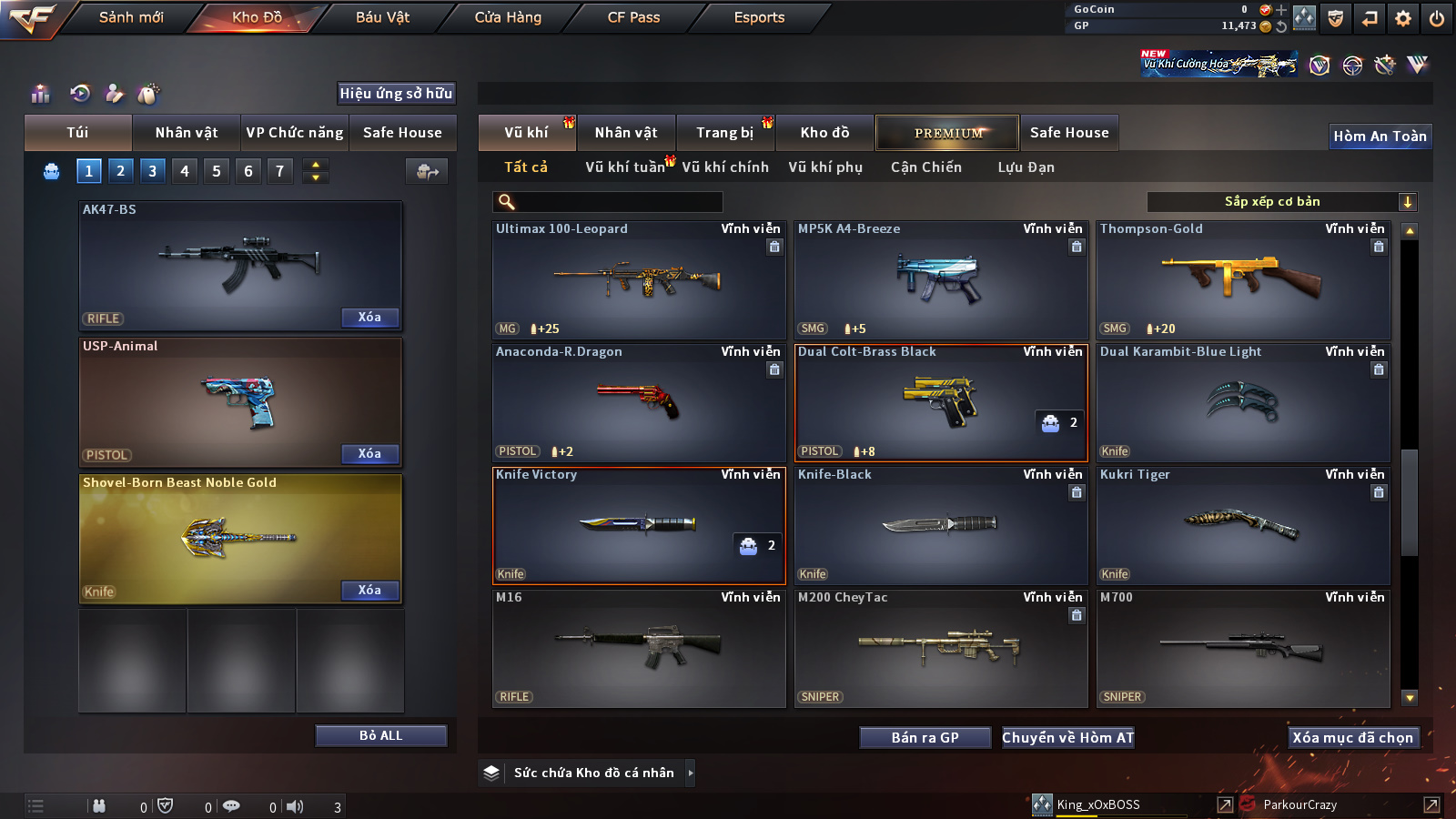
Task: Select the PREMIUM inventory tab
Action: [947, 133]
